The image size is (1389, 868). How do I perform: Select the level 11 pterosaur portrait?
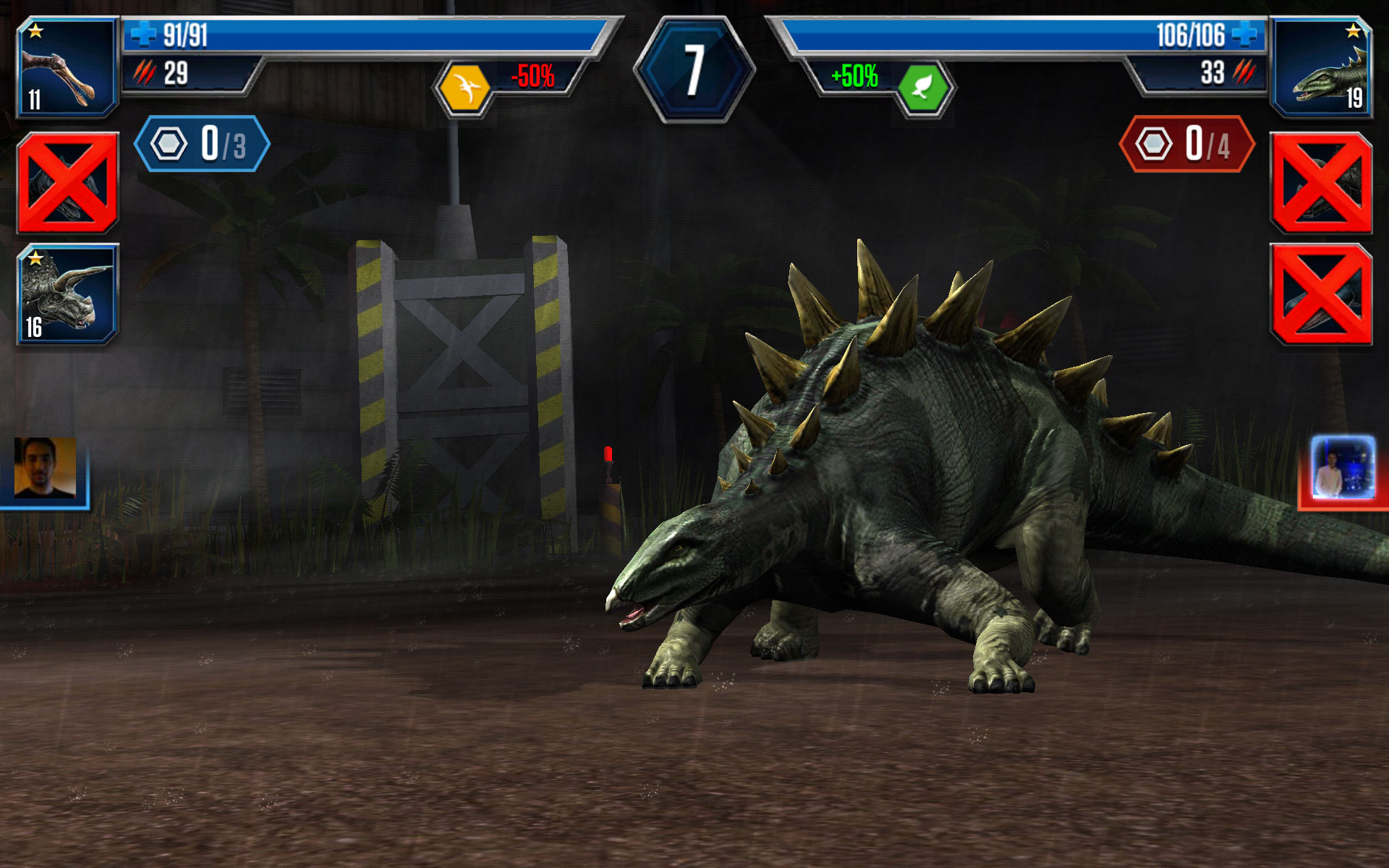click(x=67, y=67)
